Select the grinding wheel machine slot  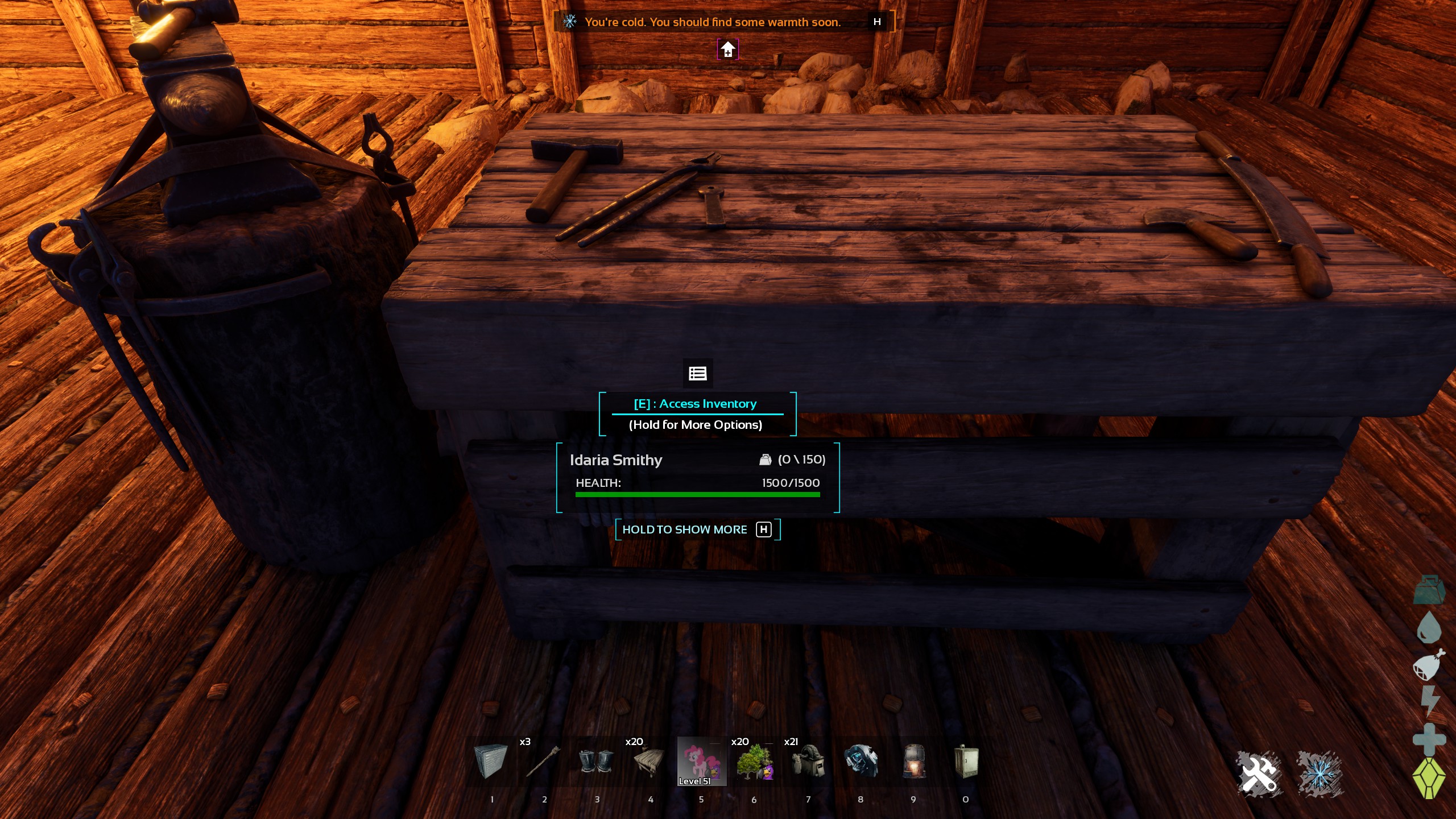[808, 762]
